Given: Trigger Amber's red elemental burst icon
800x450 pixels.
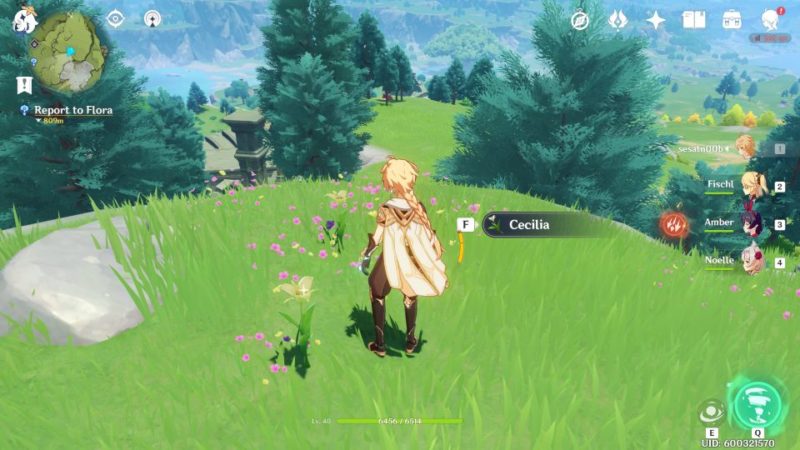Looking at the screenshot, I should [x=674, y=225].
